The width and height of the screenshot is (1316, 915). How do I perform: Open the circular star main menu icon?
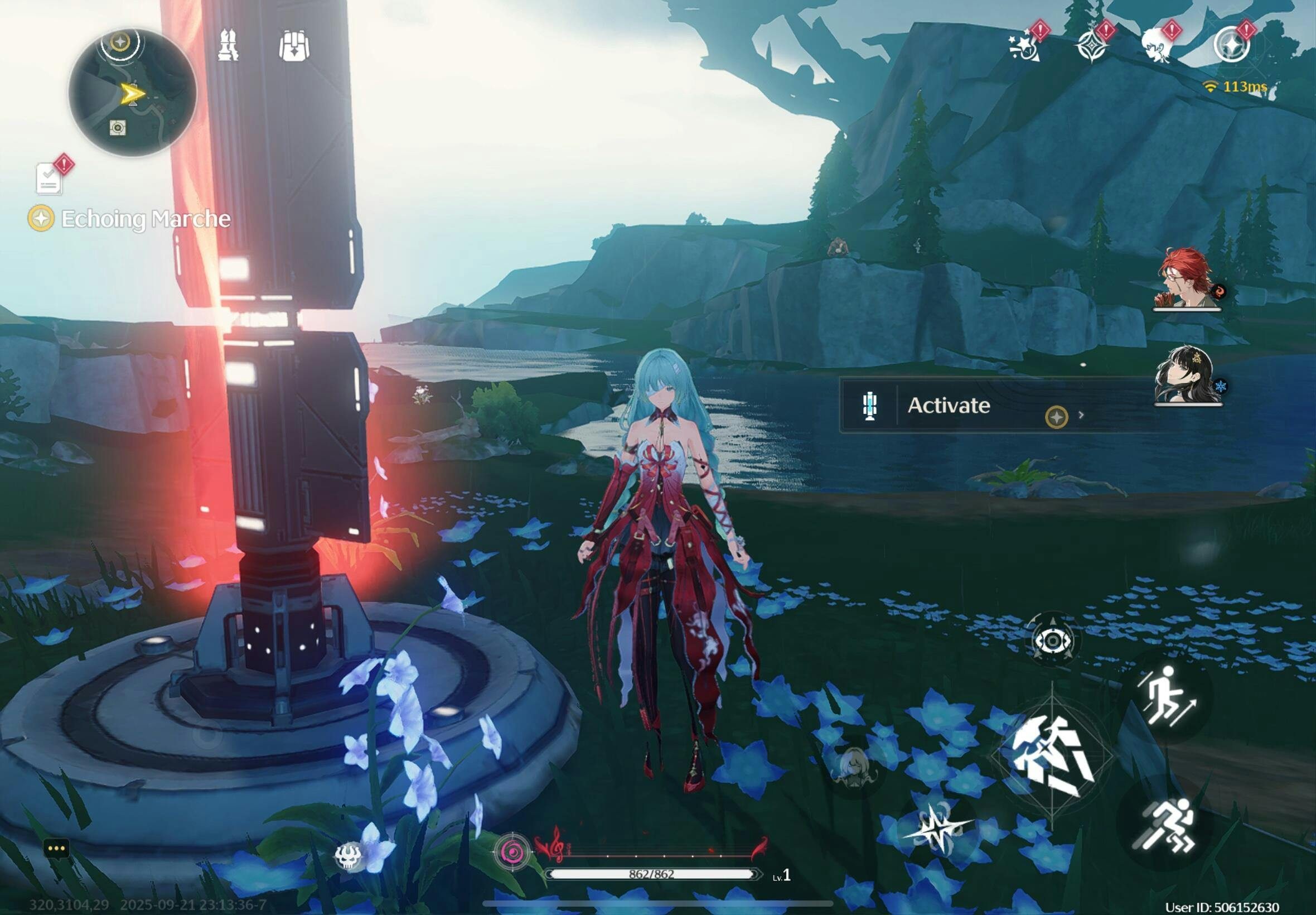[x=1231, y=46]
